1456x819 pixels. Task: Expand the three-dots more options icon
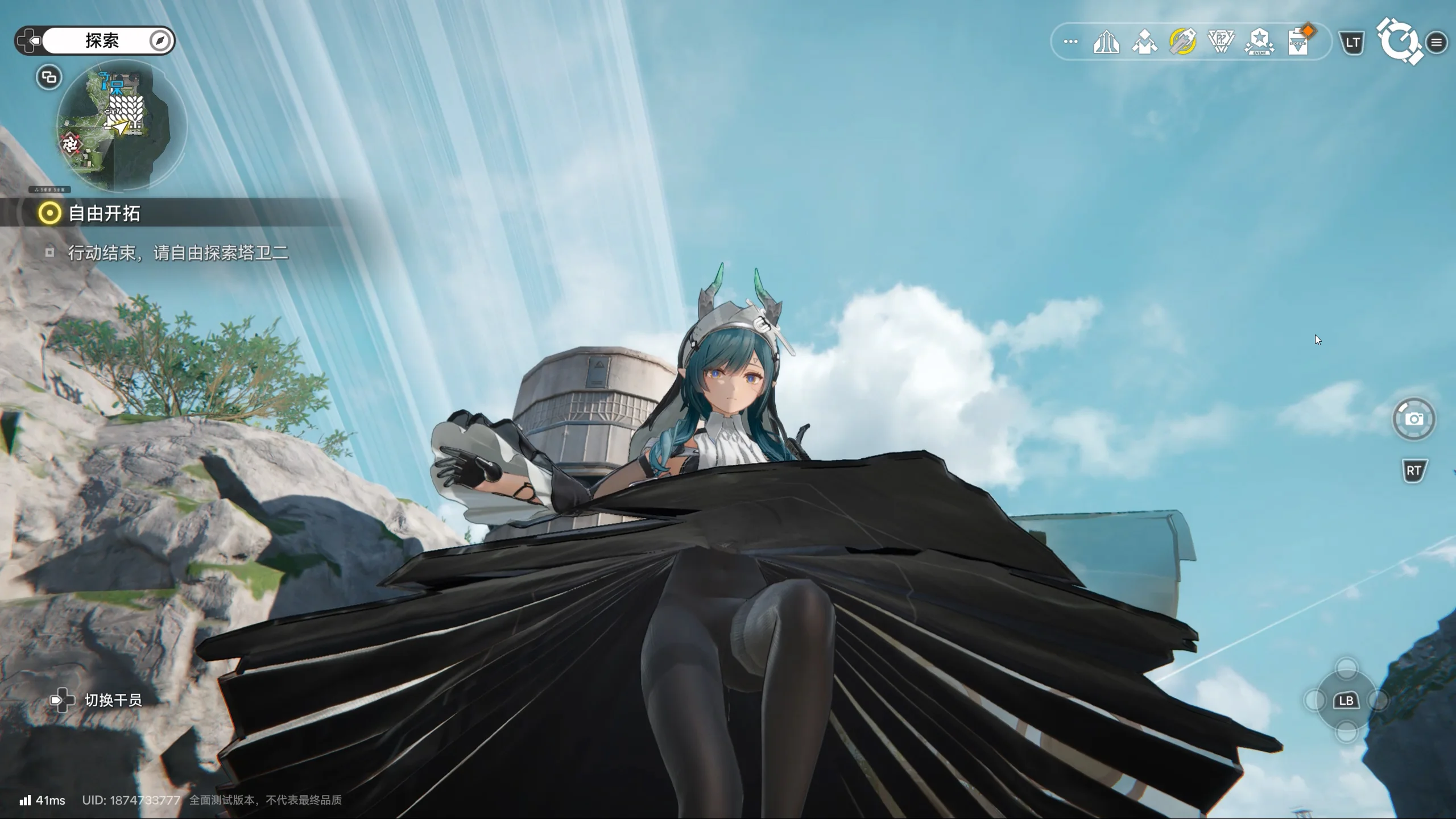[x=1070, y=42]
